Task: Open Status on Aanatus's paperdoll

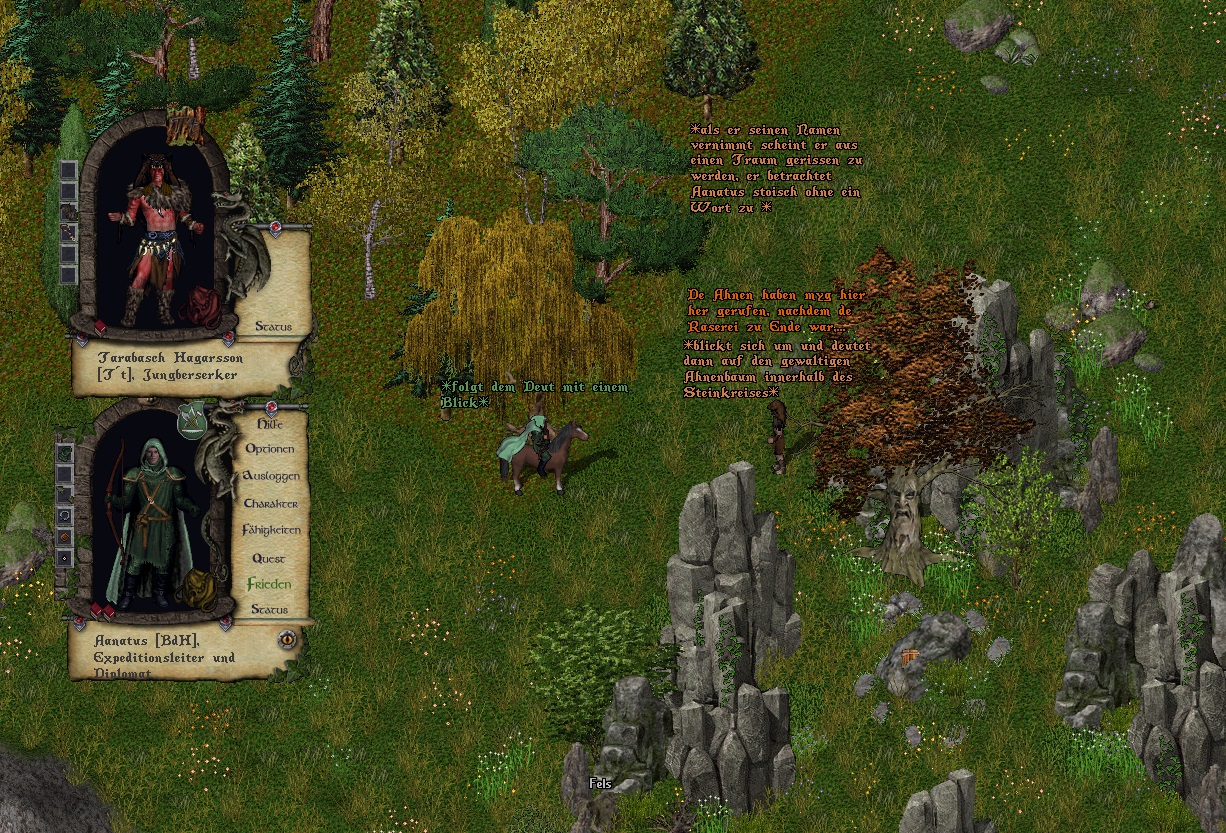Action: coord(269,609)
